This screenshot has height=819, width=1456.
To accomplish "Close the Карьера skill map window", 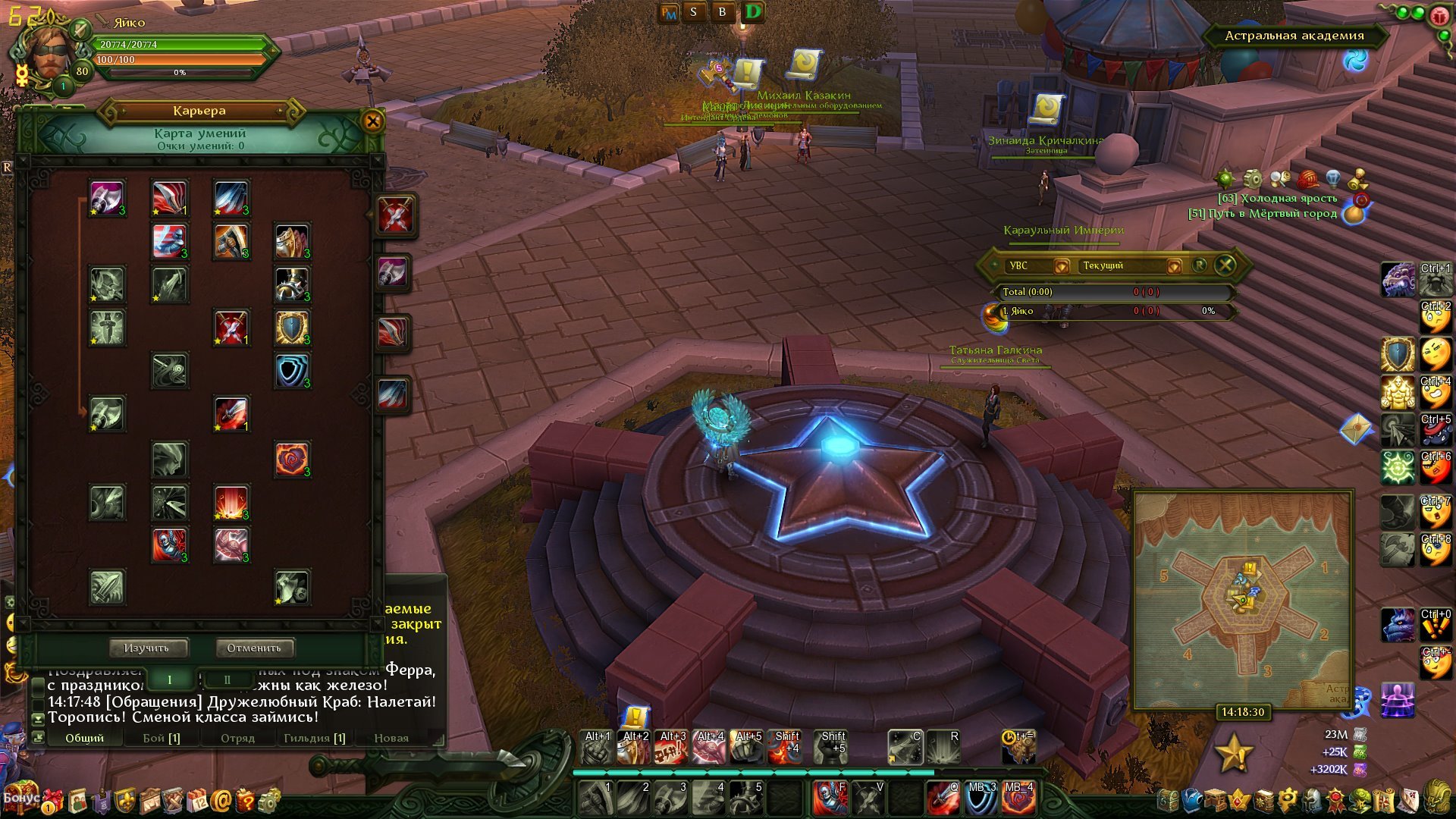I will pos(372,121).
